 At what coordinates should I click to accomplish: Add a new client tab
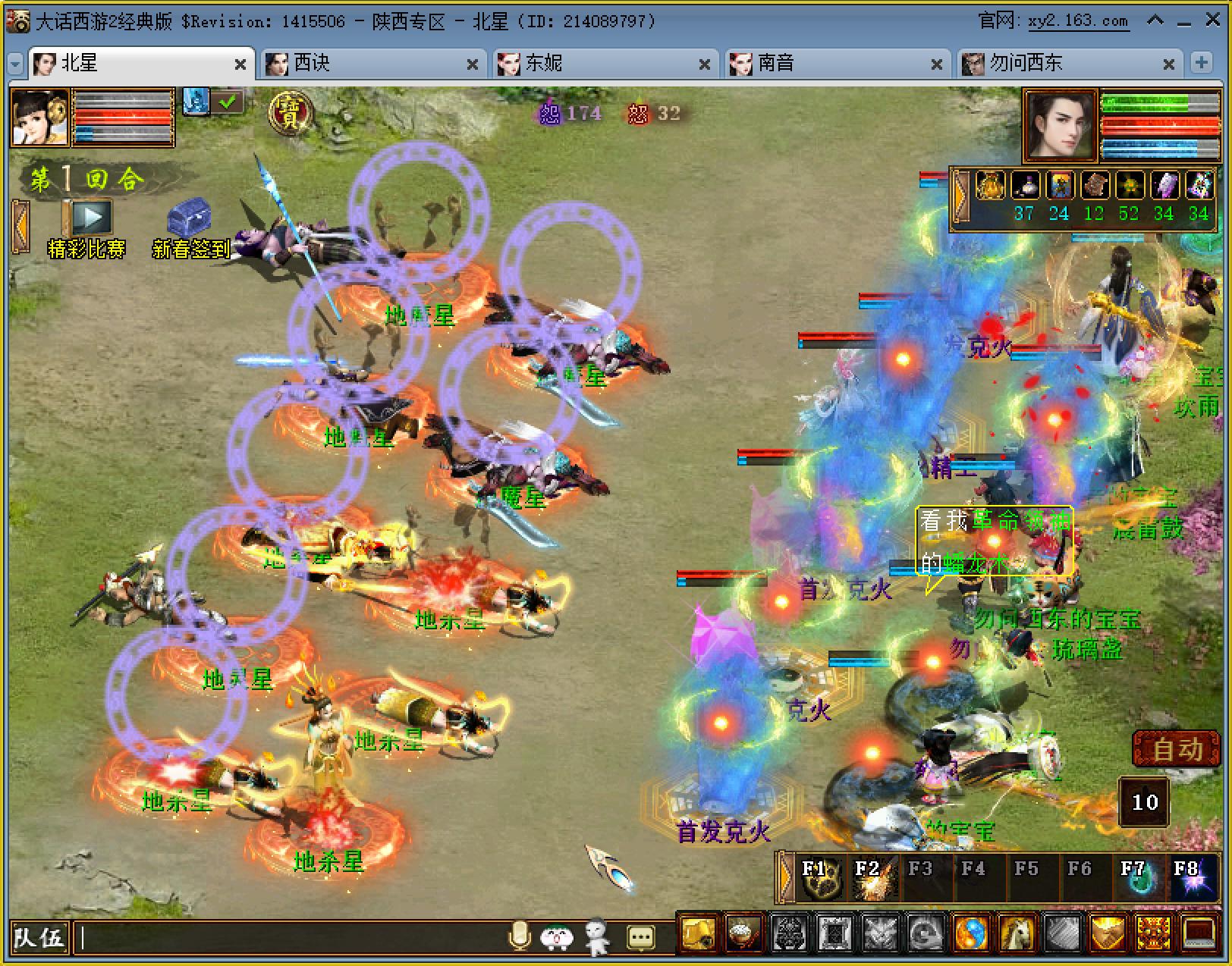[1202, 63]
